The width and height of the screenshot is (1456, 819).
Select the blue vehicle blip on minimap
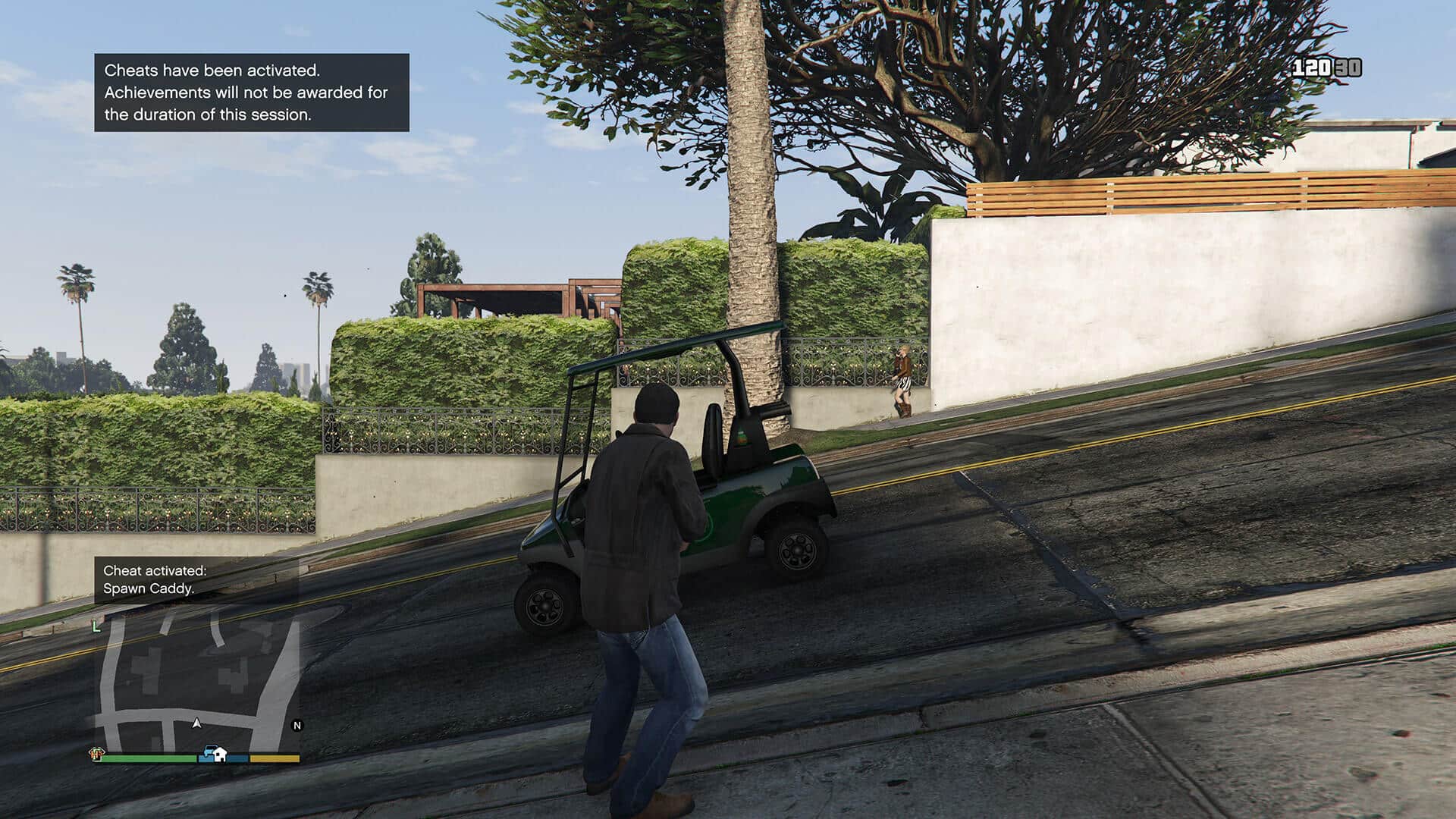click(x=209, y=751)
